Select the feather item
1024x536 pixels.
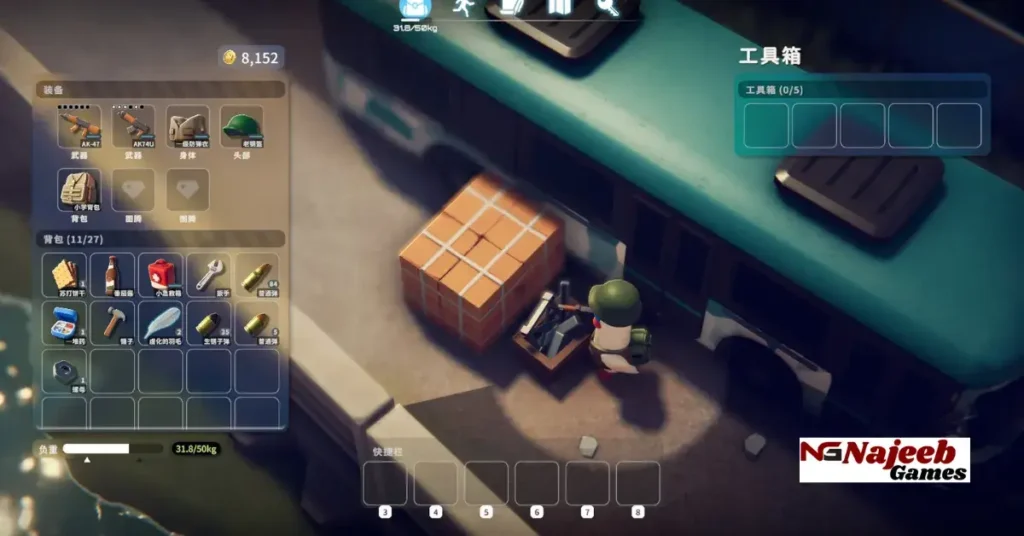point(160,322)
